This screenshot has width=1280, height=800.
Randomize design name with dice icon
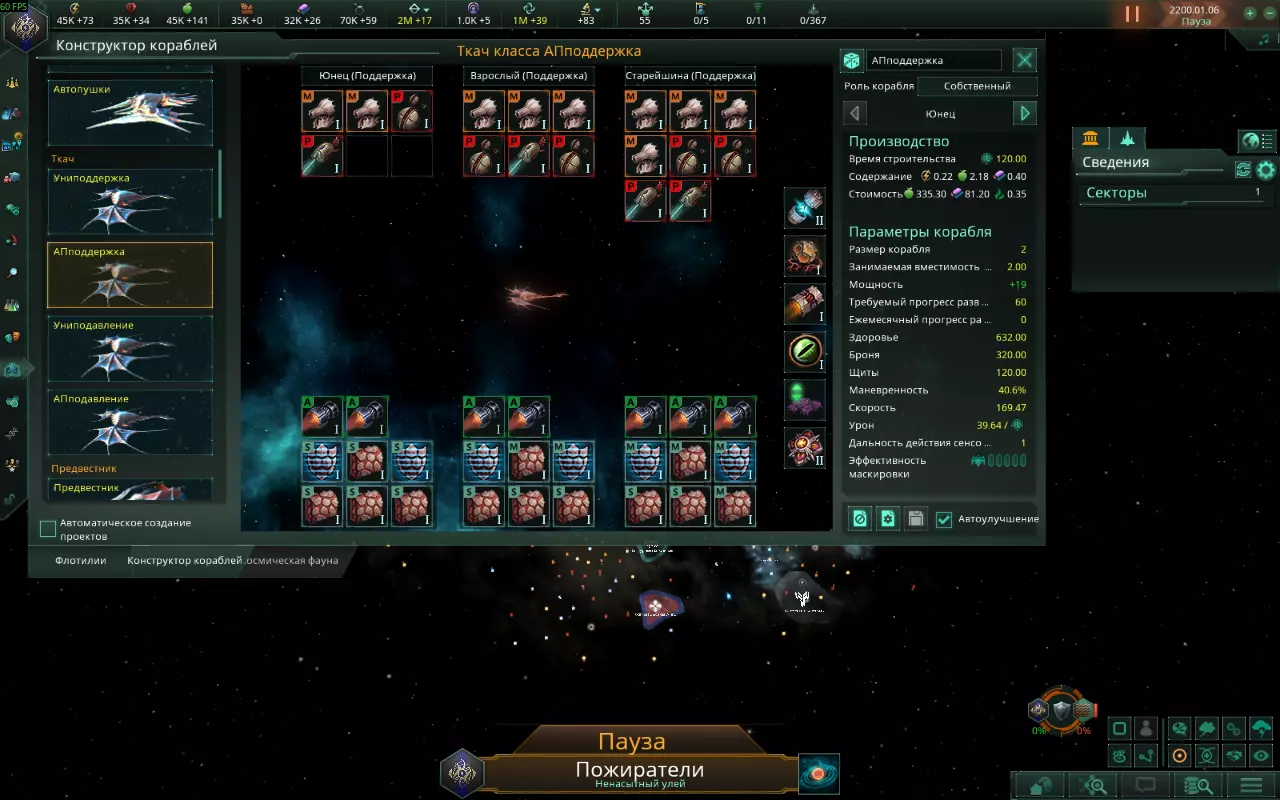pyautogui.click(x=852, y=60)
